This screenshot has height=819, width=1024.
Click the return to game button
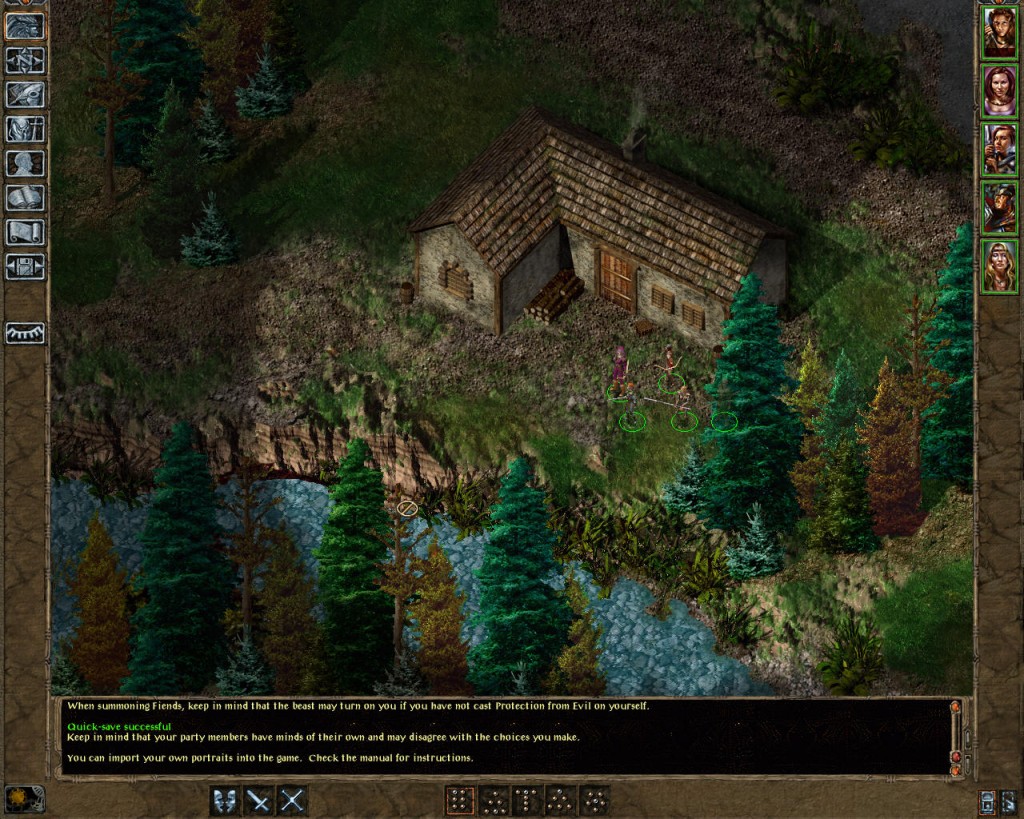coord(25,26)
